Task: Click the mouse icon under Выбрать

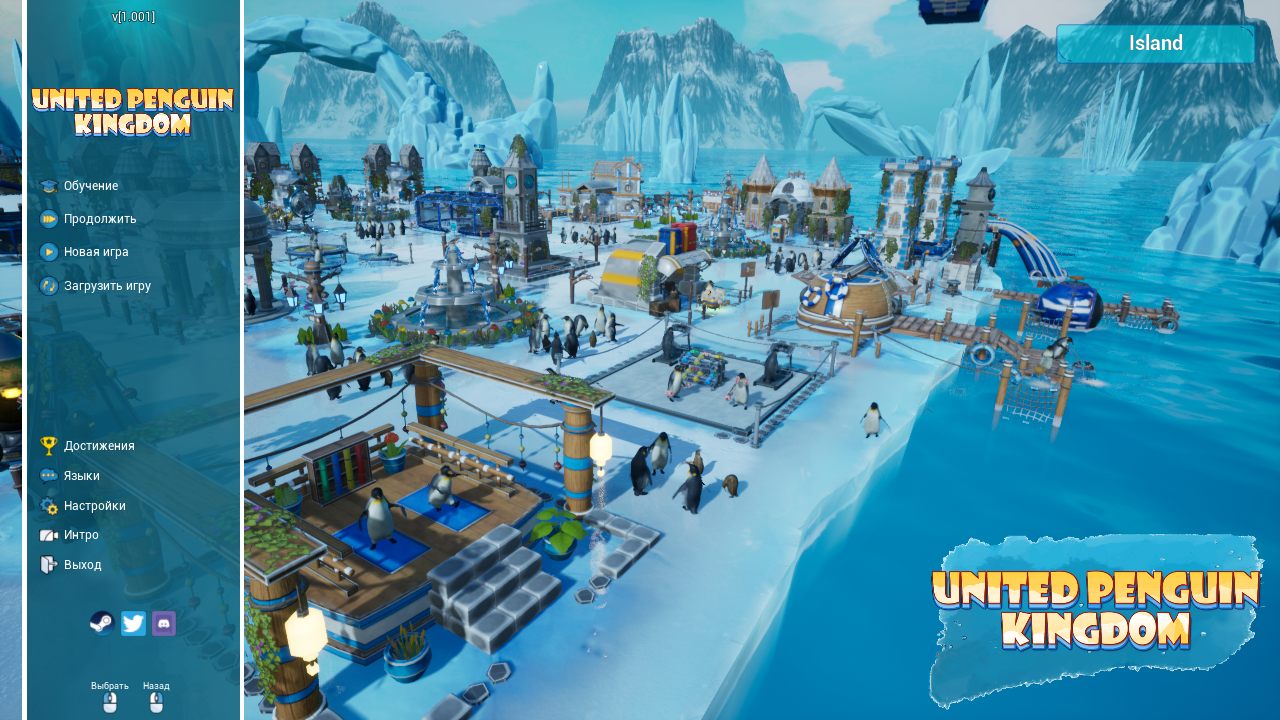Action: [110, 701]
